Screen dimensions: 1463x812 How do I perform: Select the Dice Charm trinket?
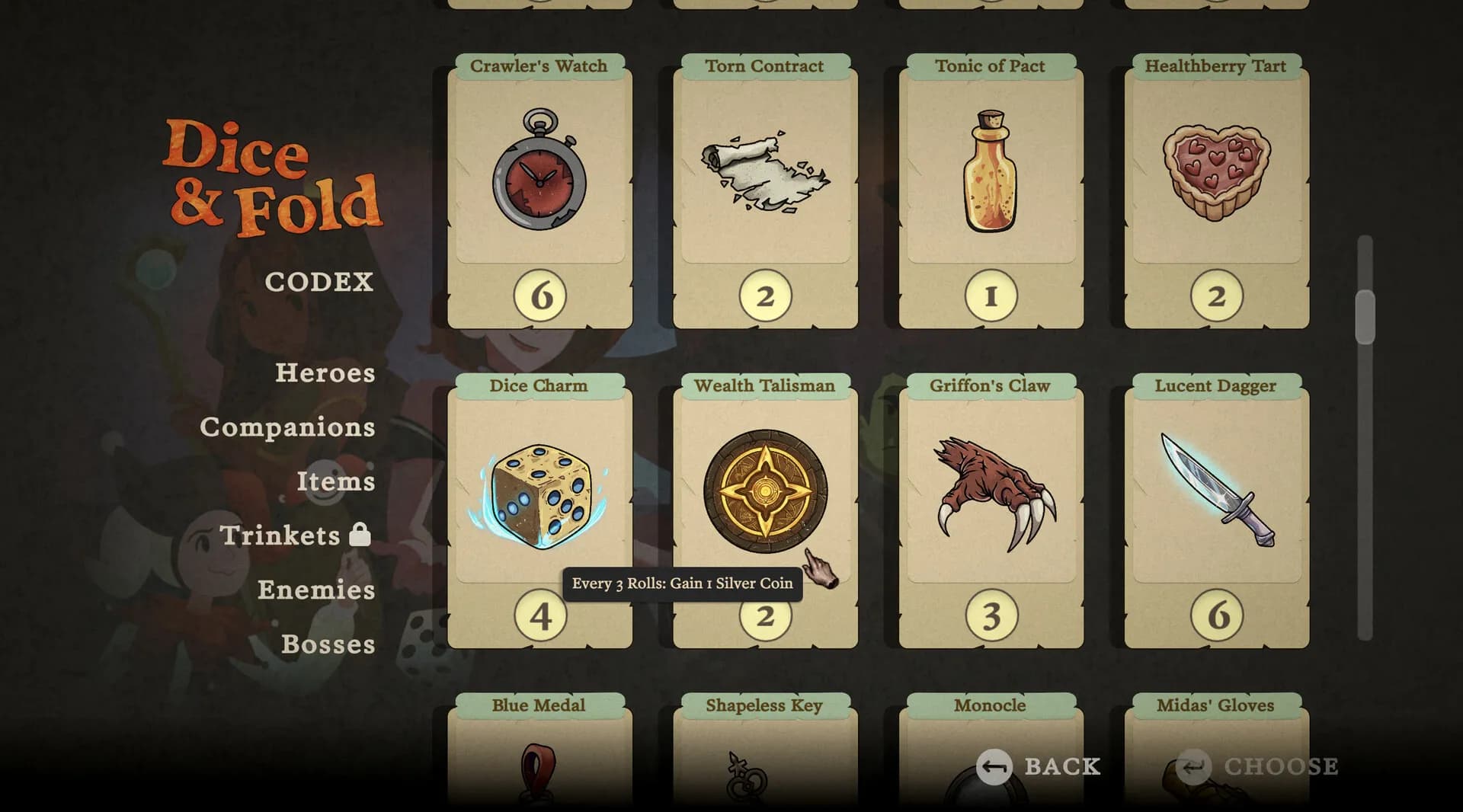click(x=540, y=495)
